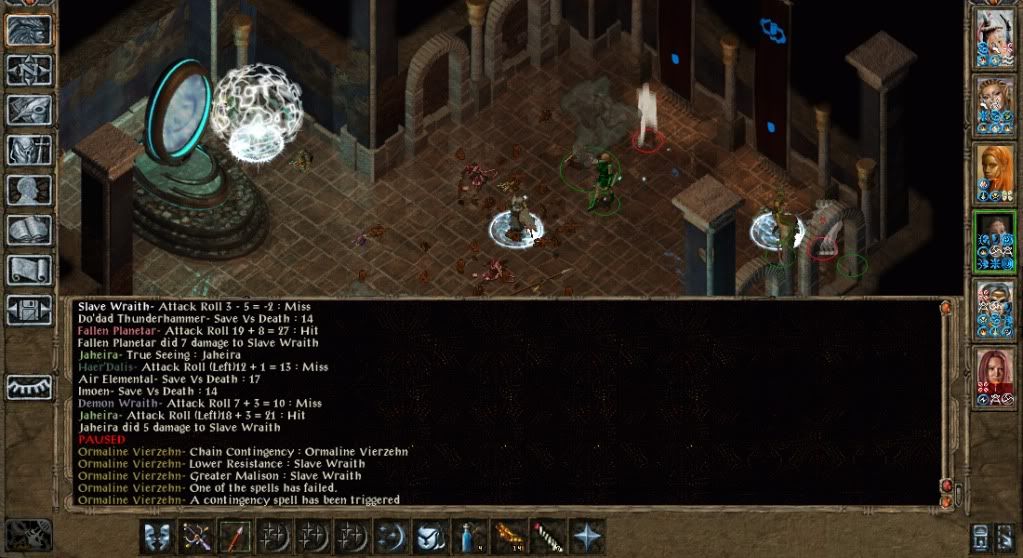Select the red-haired character in the bottom portrait

point(995,378)
